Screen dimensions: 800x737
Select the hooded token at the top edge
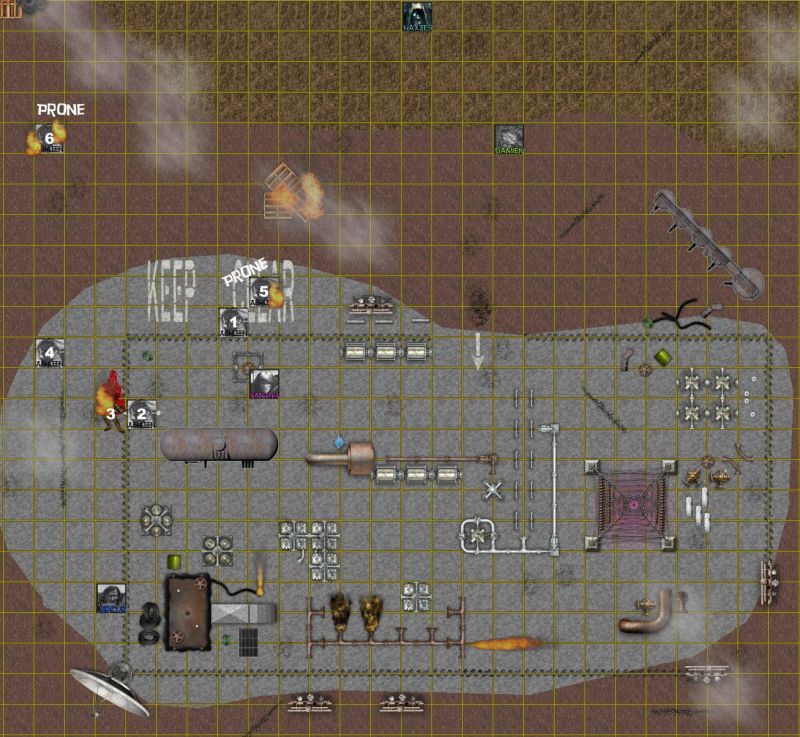click(x=417, y=17)
